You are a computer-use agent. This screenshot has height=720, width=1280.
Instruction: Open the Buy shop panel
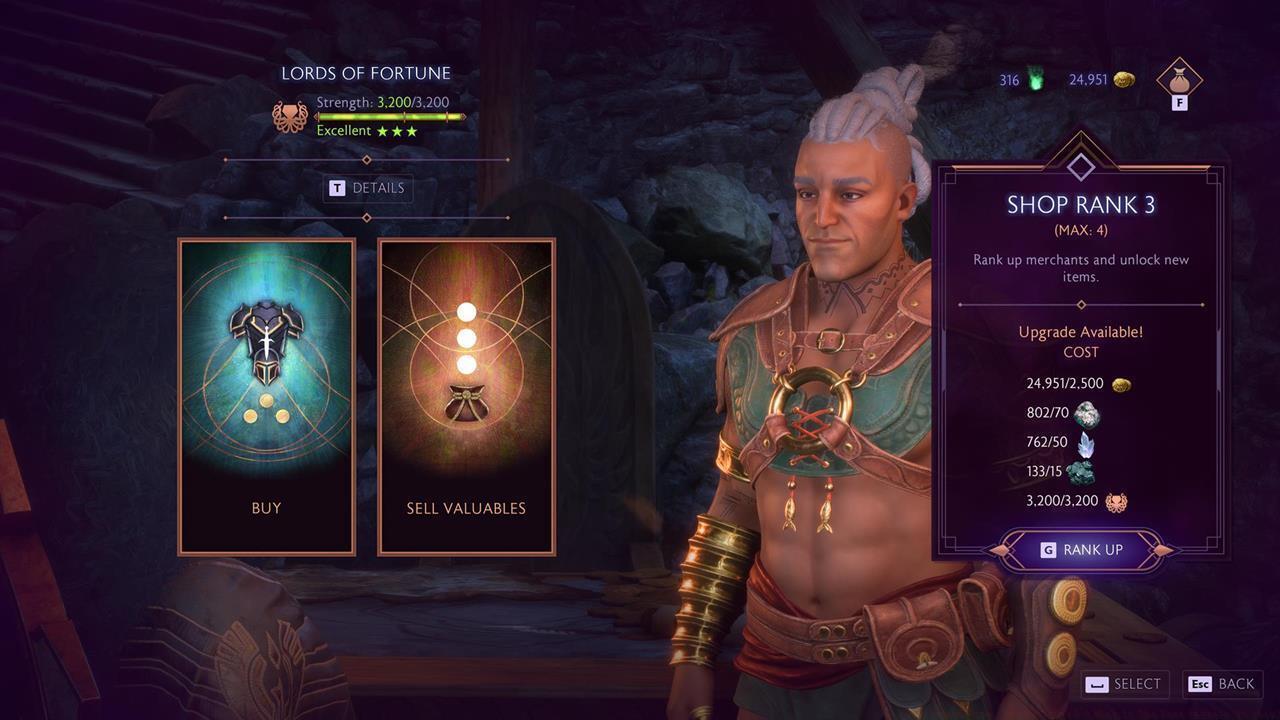[266, 395]
